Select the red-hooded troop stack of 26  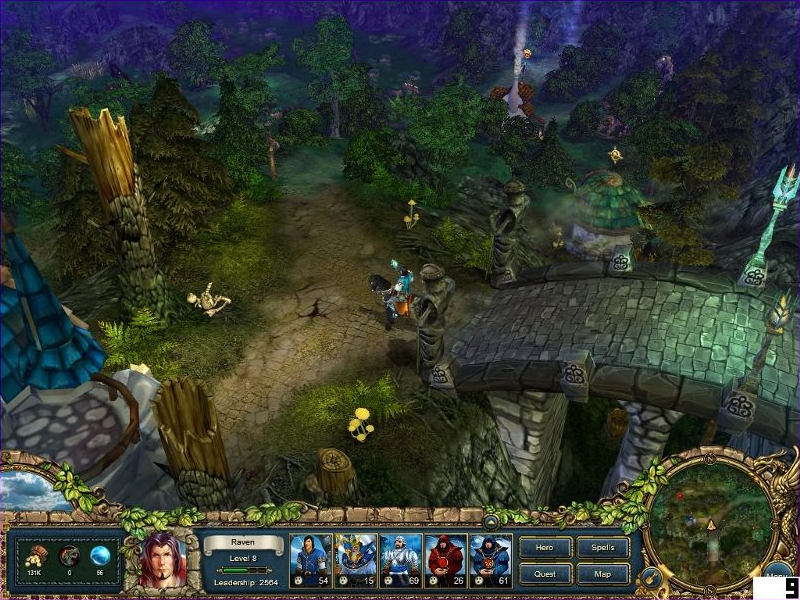point(446,560)
